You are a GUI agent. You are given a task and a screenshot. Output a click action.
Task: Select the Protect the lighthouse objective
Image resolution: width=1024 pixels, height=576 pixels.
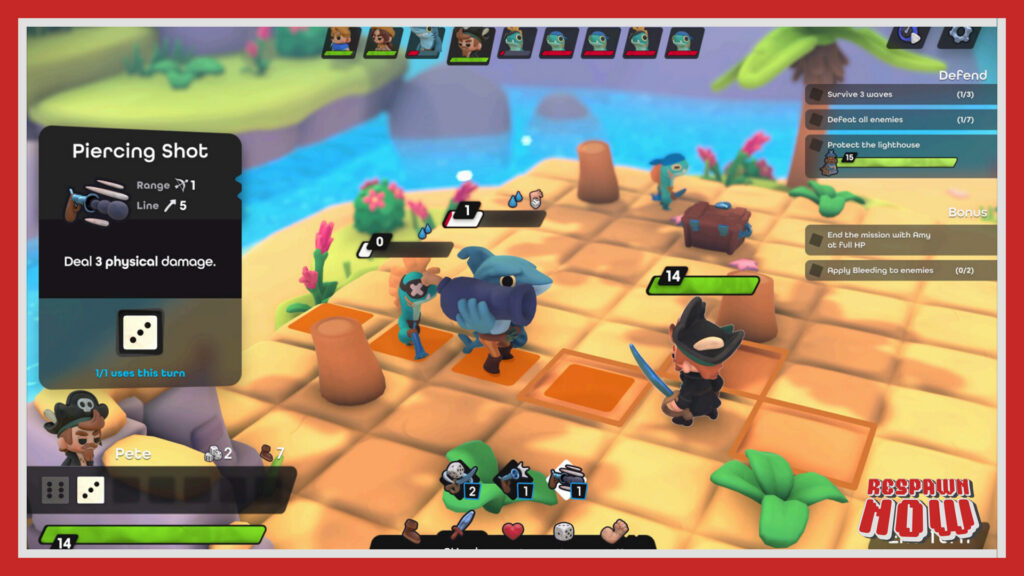[900, 153]
